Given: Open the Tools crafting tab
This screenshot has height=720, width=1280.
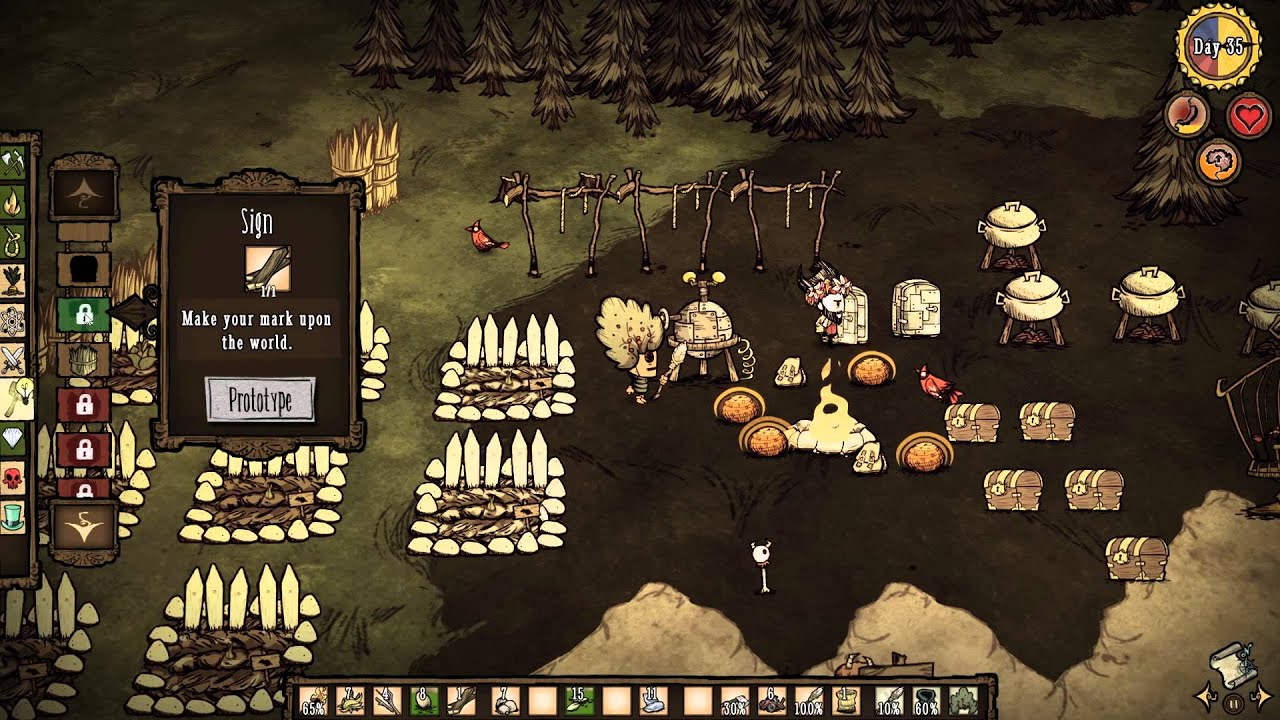Looking at the screenshot, I should click(x=13, y=163).
